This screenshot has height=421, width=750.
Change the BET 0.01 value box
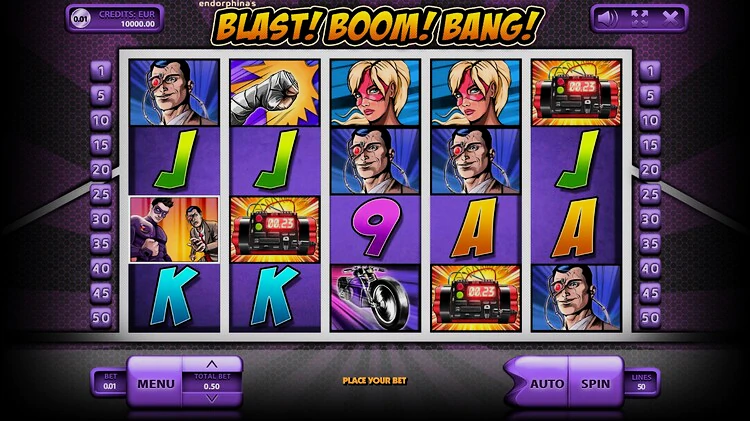point(109,382)
